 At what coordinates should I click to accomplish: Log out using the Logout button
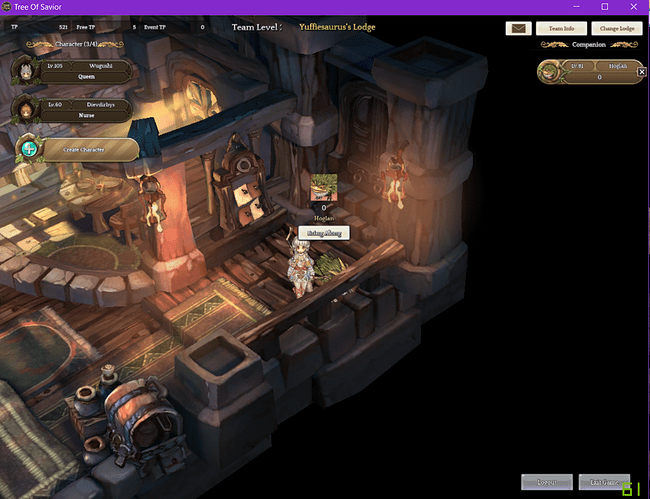click(547, 482)
